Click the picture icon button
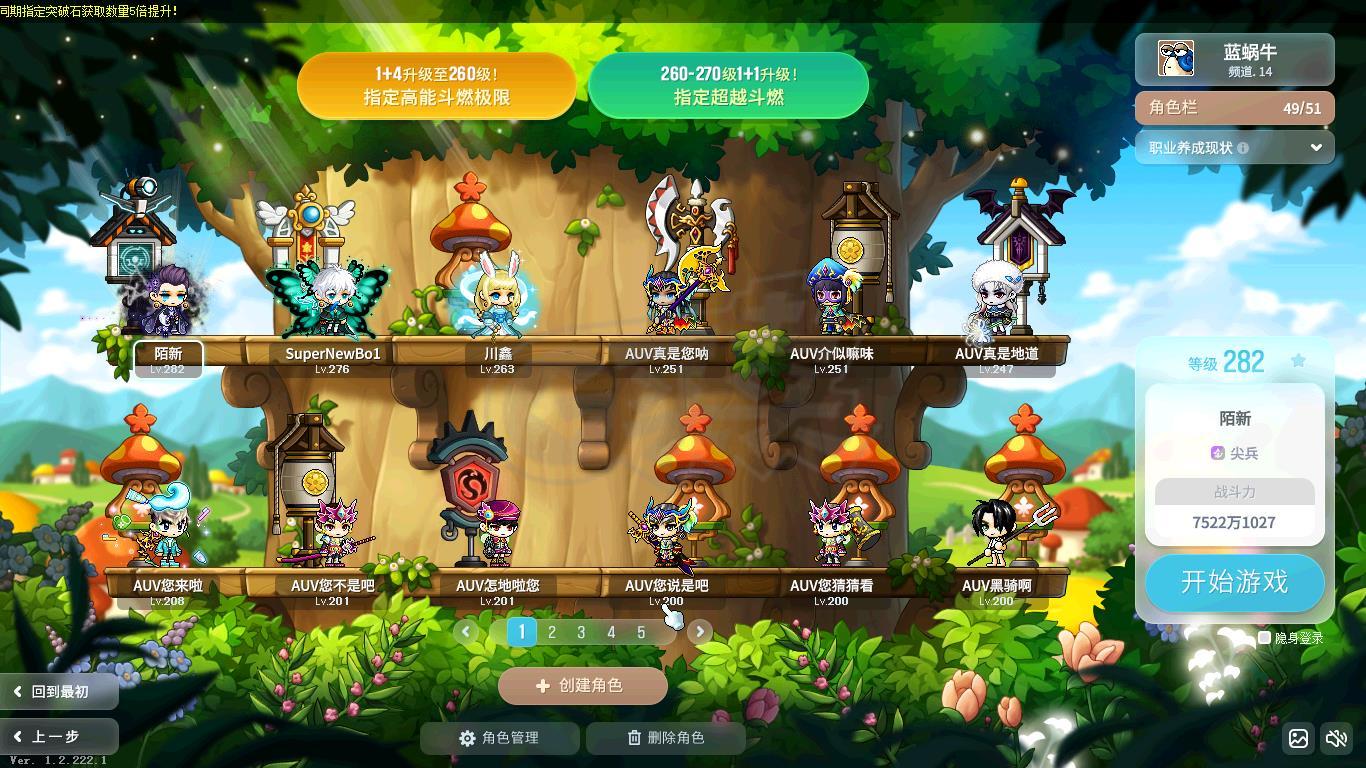 tap(1298, 739)
